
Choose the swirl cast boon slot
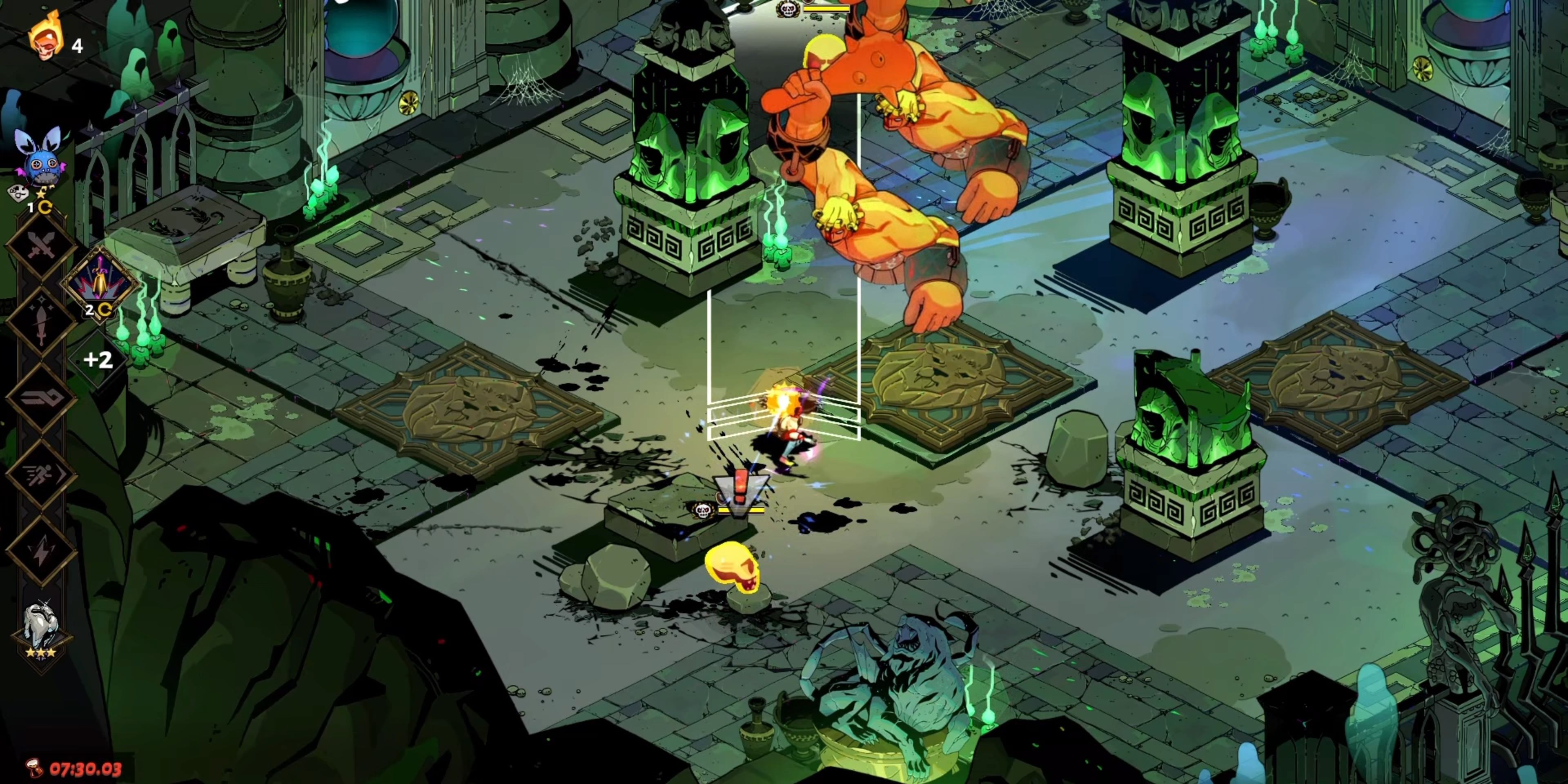(x=41, y=399)
